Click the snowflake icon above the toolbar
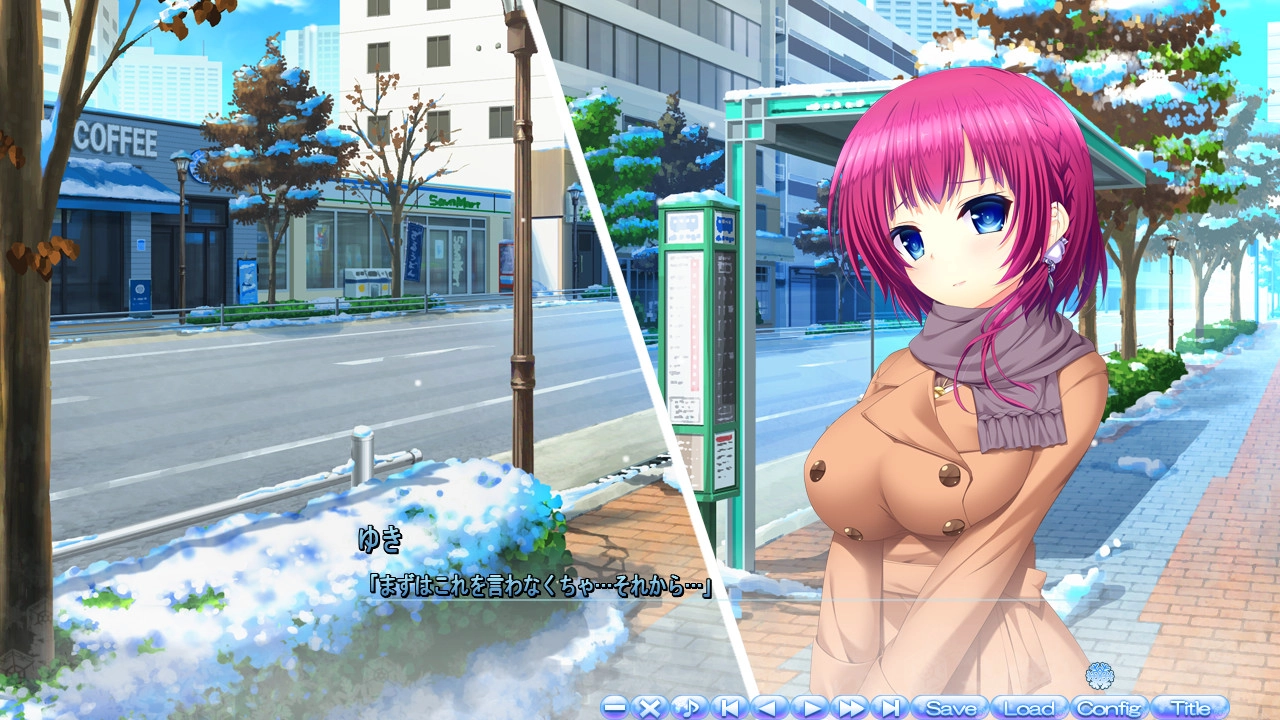 pos(1100,674)
